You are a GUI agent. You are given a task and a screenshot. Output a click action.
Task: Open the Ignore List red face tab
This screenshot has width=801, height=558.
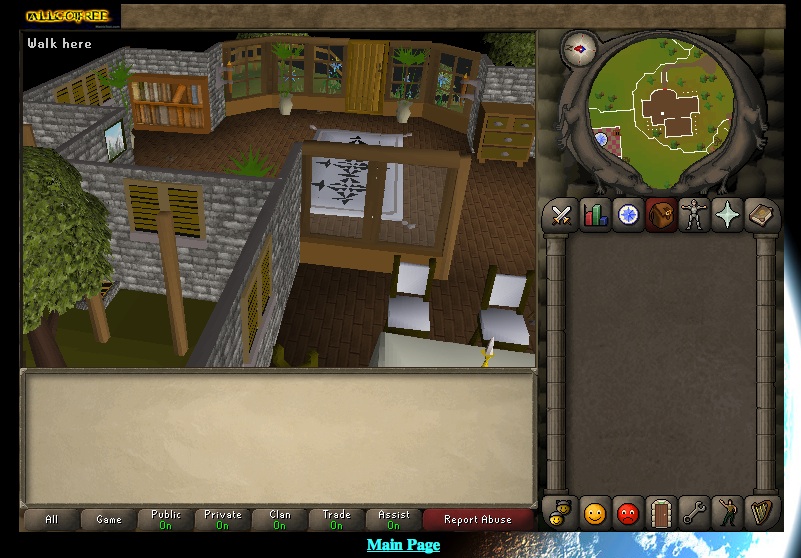[x=627, y=513]
